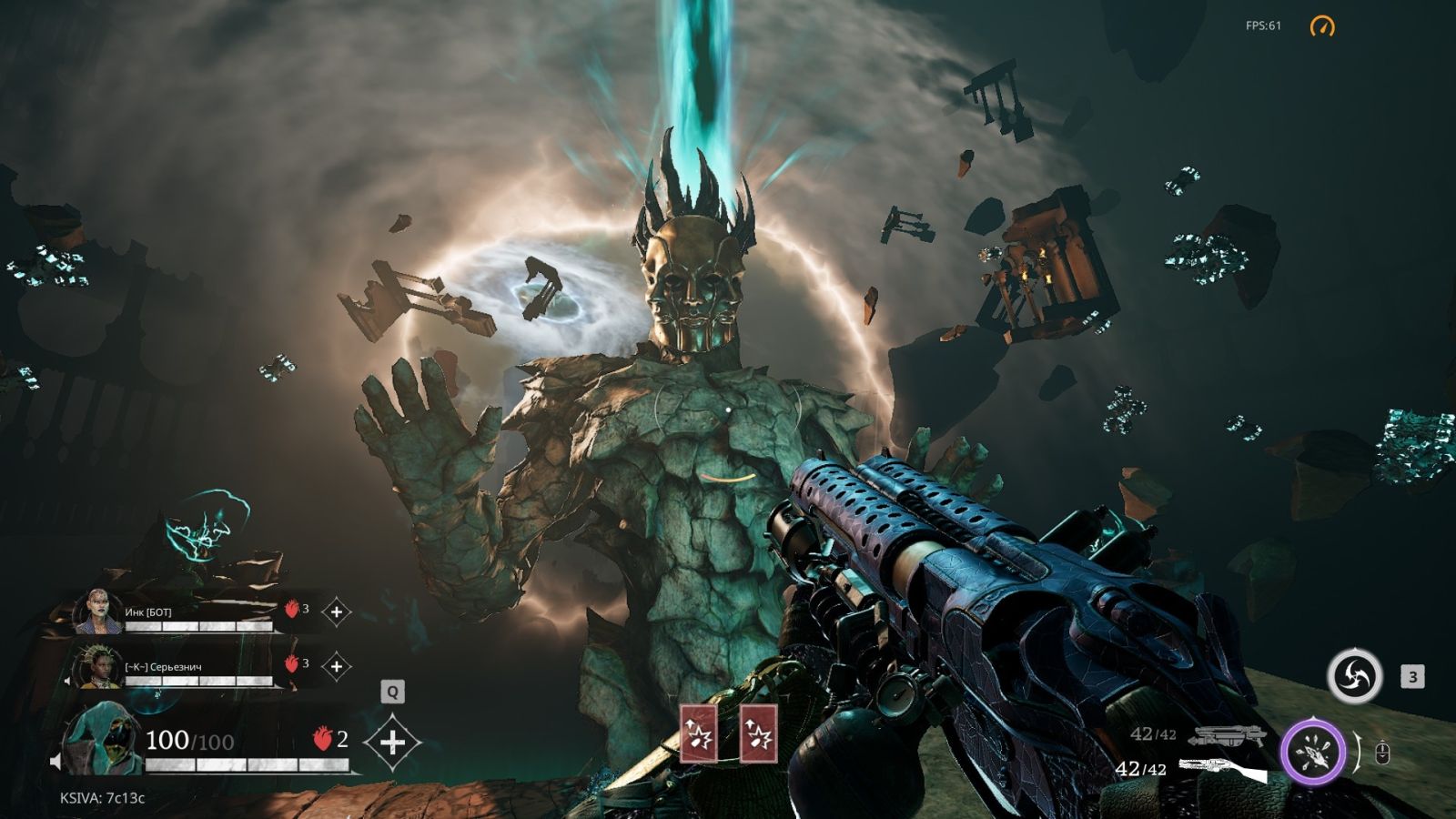
Task: Use the heal plus icon beside Серьезнич
Action: point(336,667)
